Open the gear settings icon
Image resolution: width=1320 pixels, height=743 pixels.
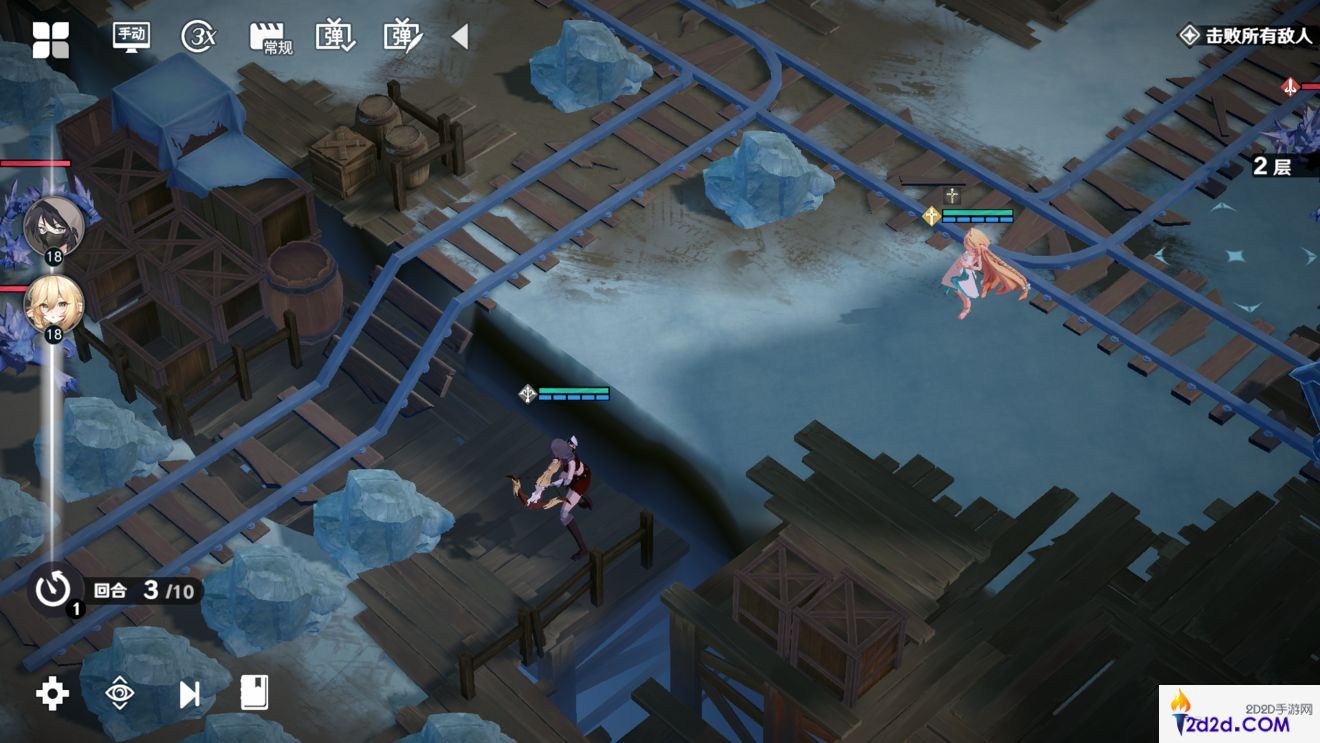(x=52, y=693)
